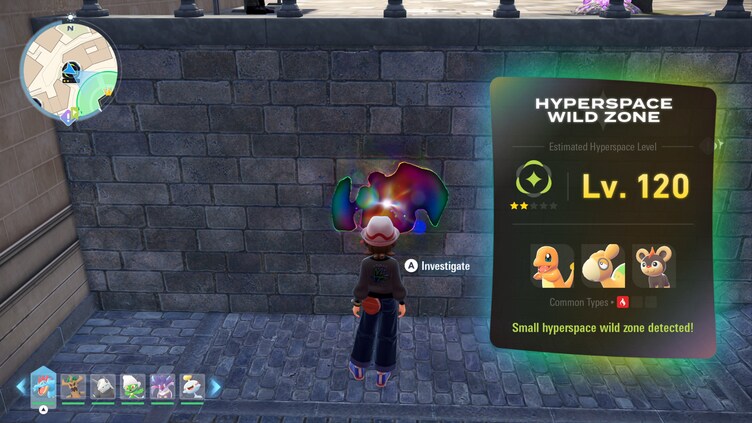This screenshot has height=423, width=752.
Task: Click the left arrow of the party bar
Action: coord(20,387)
